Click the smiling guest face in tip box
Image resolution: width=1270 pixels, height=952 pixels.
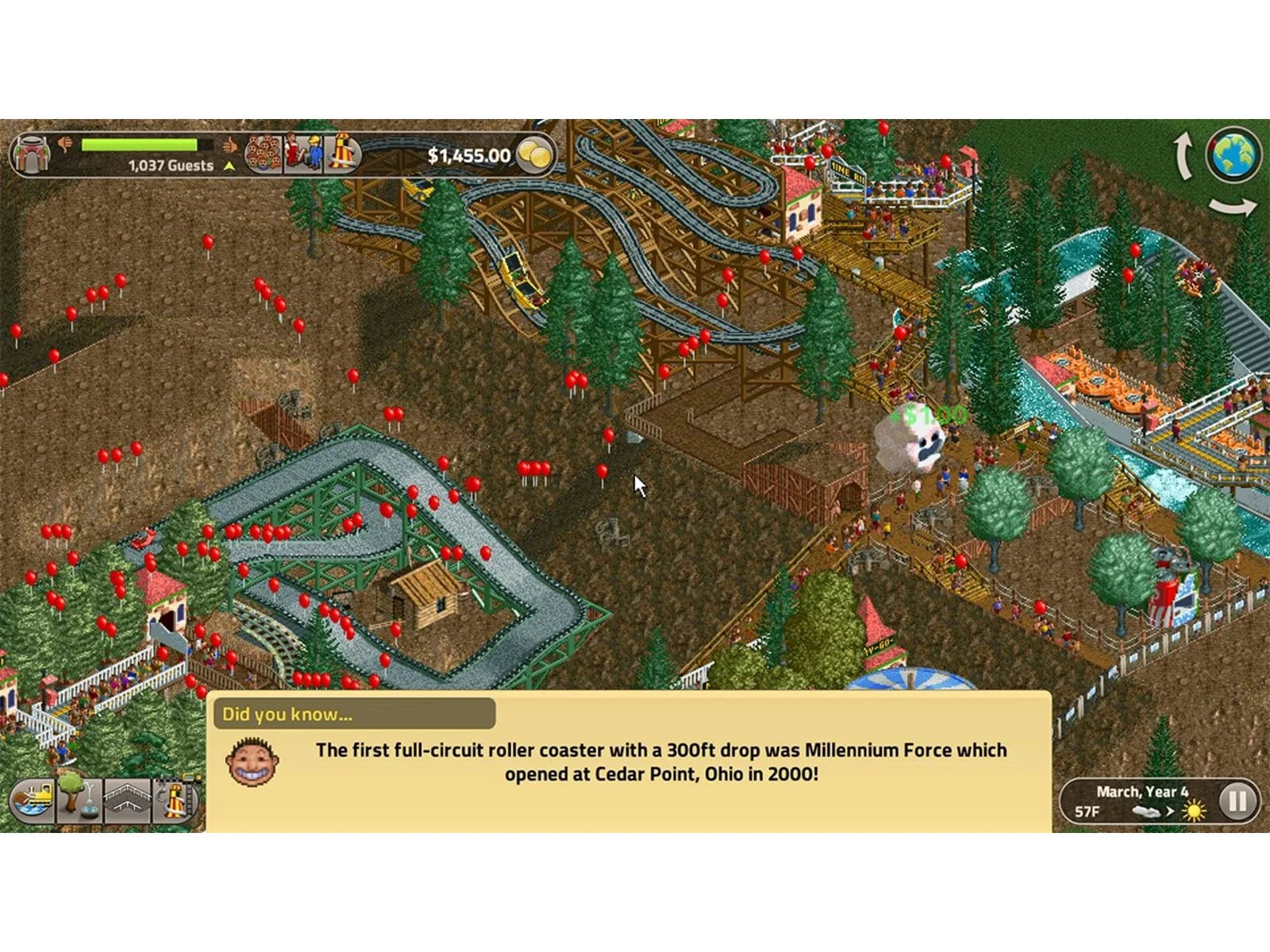[252, 762]
